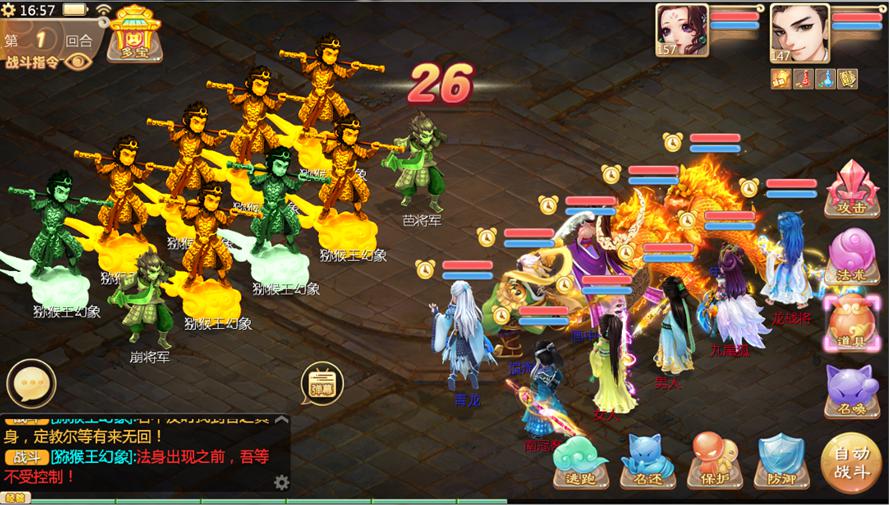Select the male character portrait level 147
890x505 pixels.
click(x=798, y=30)
